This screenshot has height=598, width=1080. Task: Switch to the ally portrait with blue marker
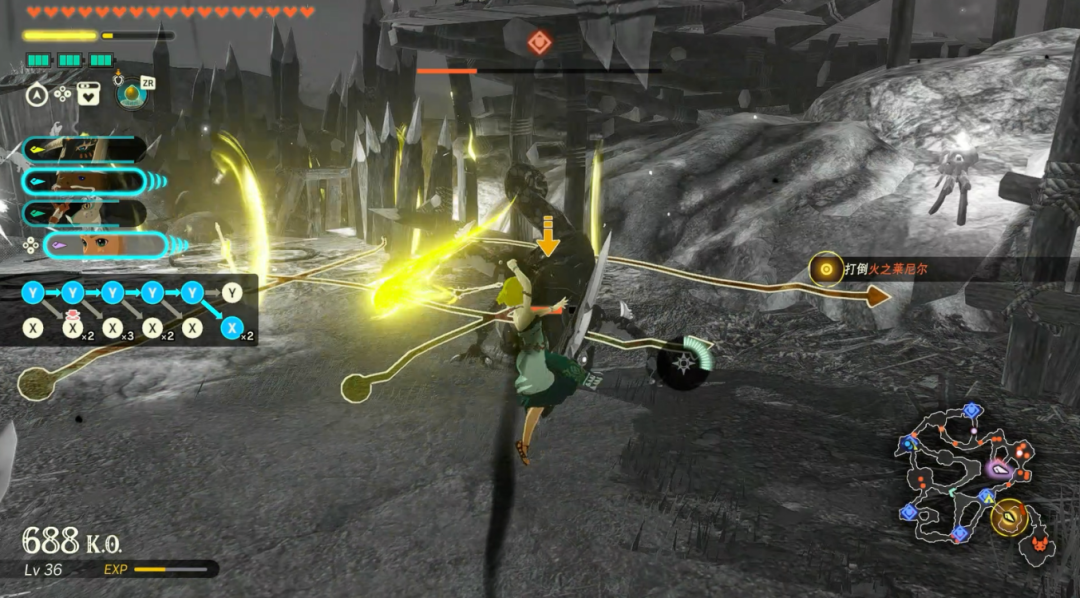click(85, 181)
